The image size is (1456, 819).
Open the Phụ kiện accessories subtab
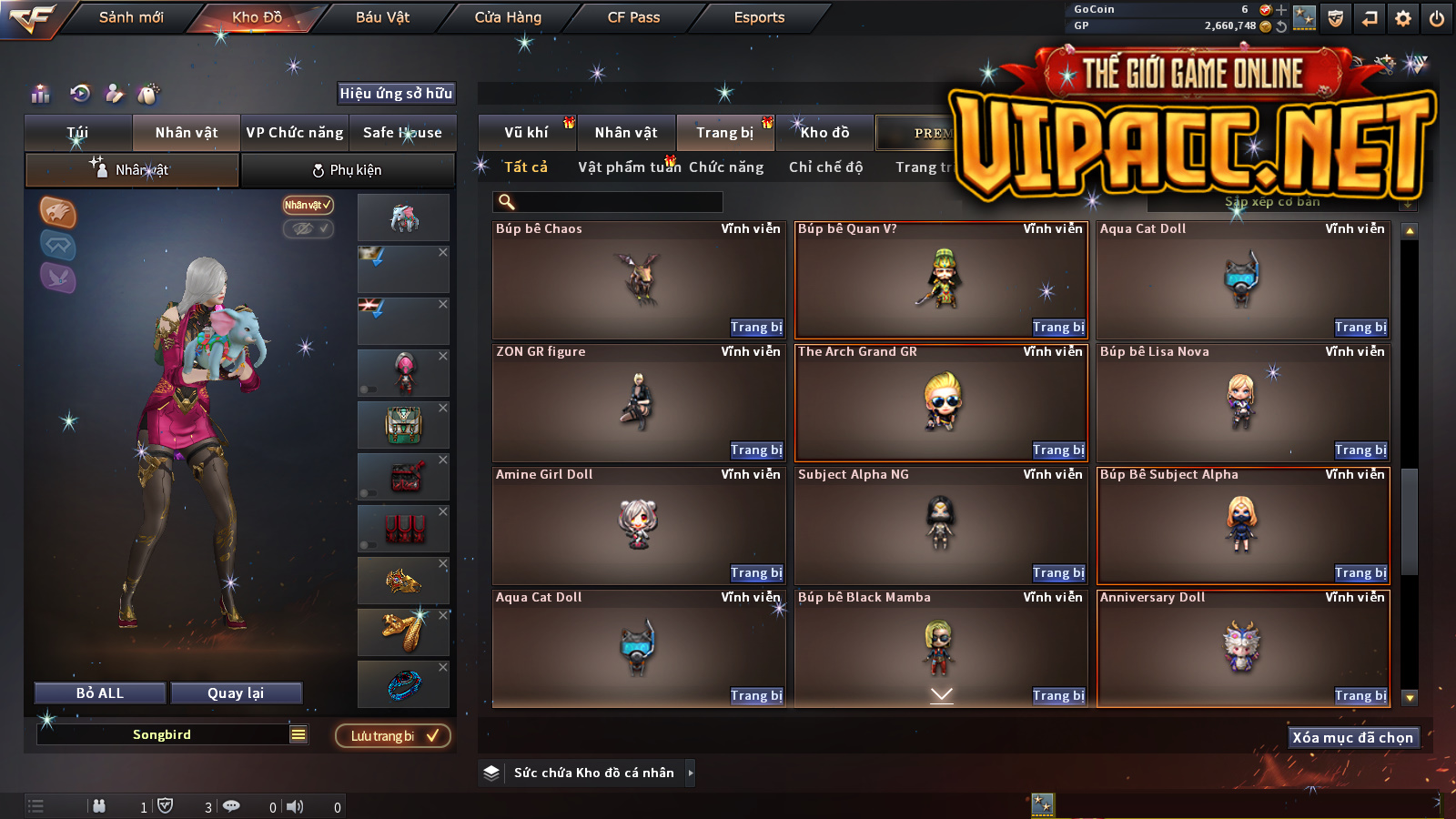pos(348,170)
